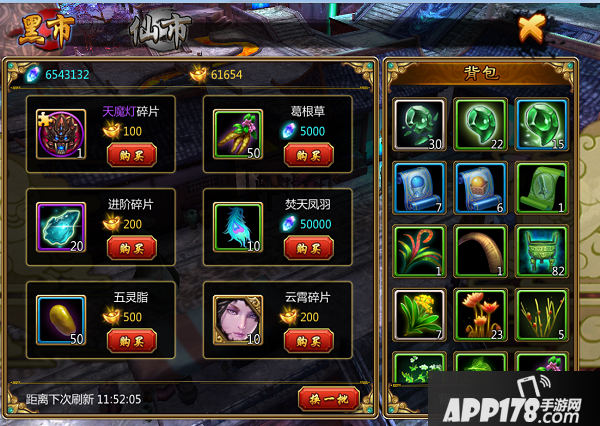Image resolution: width=600 pixels, height=426 pixels.
Task: Select the golden 五灵脂 item icon
Action: [x=60, y=319]
